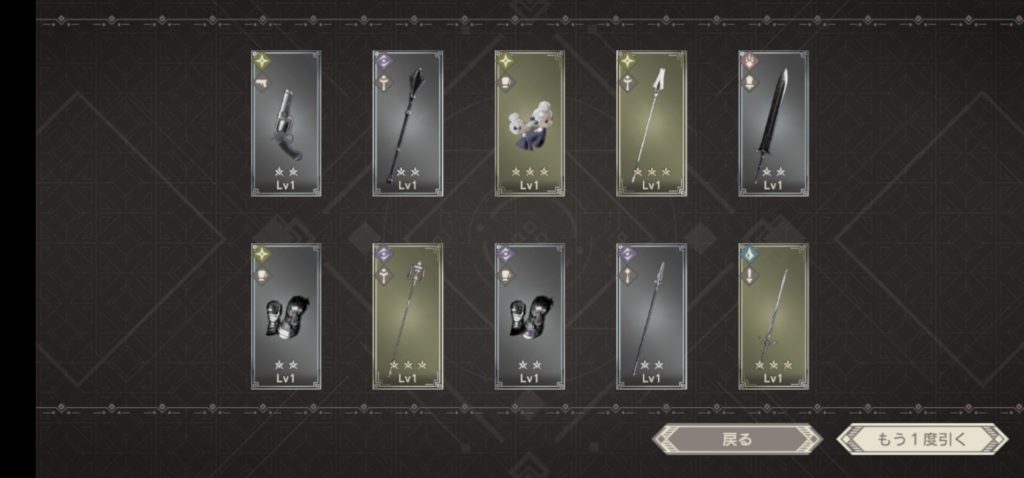This screenshot has height=478, width=1024.
Task: Pick the gauntlets card with purple element icon
Action: click(530, 315)
